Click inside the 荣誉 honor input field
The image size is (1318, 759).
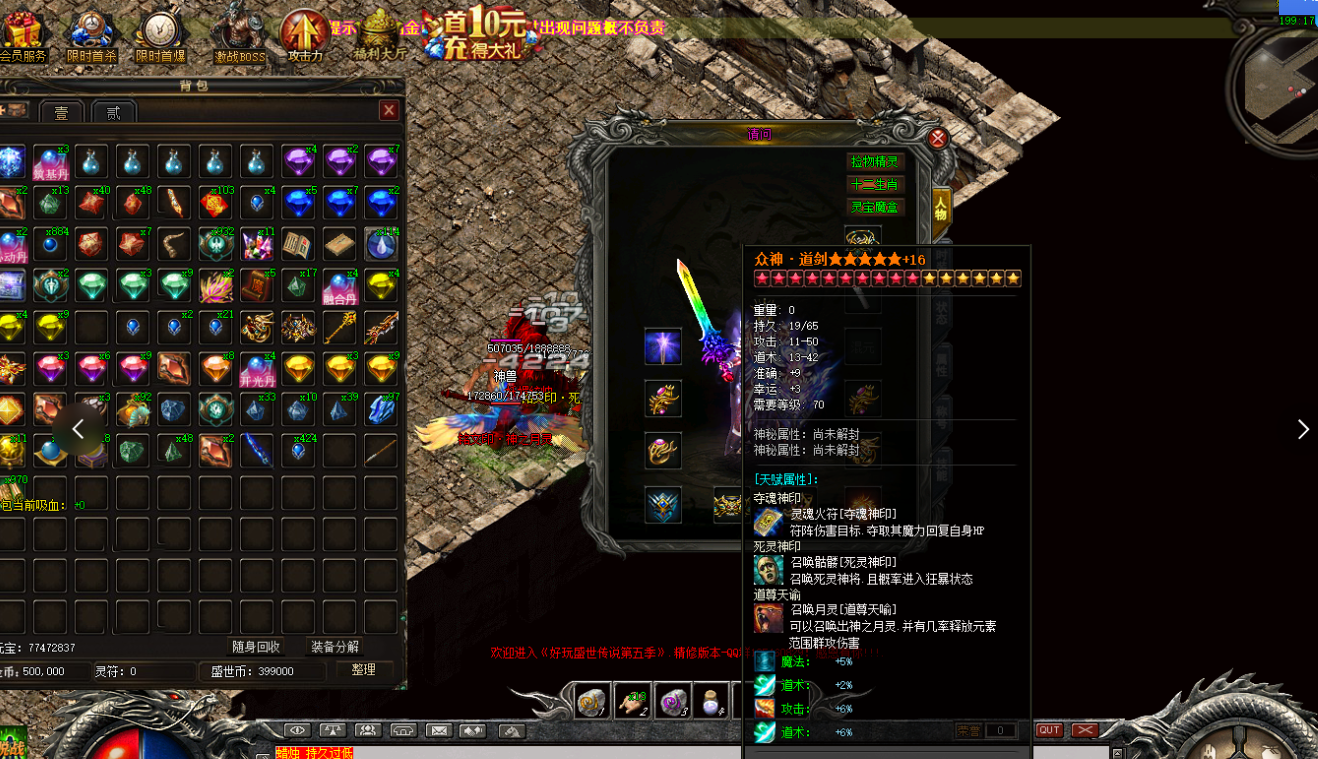pyautogui.click(x=1000, y=730)
